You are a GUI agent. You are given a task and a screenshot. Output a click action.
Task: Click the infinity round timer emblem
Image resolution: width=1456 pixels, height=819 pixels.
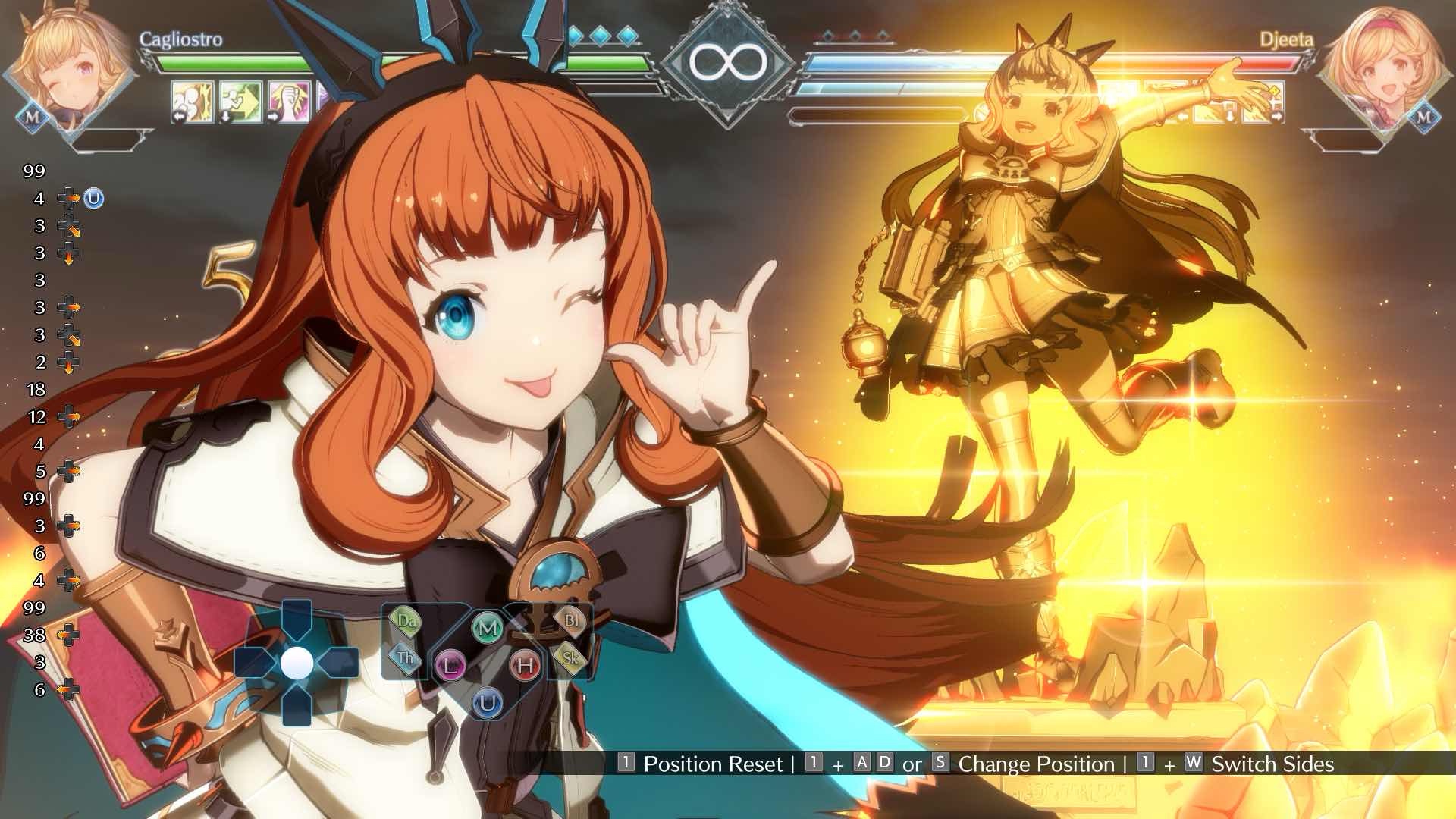click(x=727, y=62)
